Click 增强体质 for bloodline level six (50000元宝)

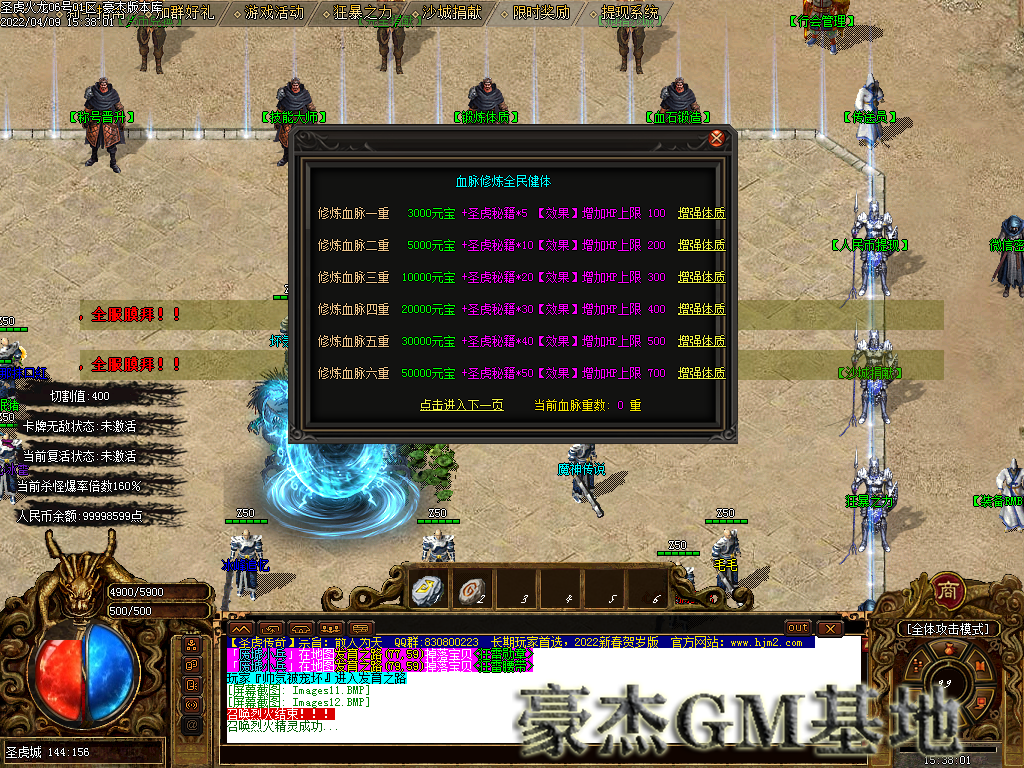coord(701,373)
